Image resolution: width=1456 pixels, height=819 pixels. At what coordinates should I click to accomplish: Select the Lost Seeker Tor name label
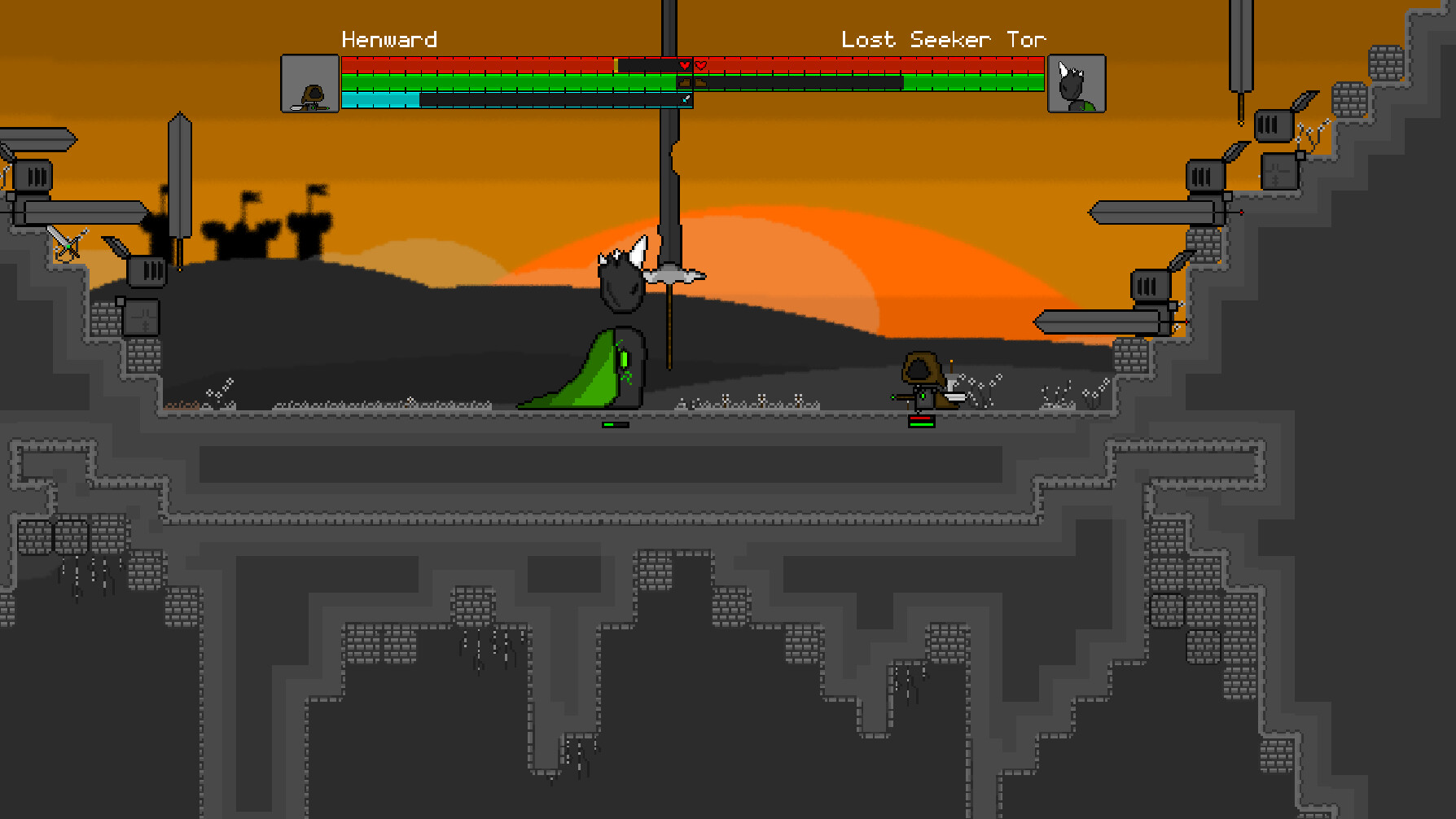[944, 38]
